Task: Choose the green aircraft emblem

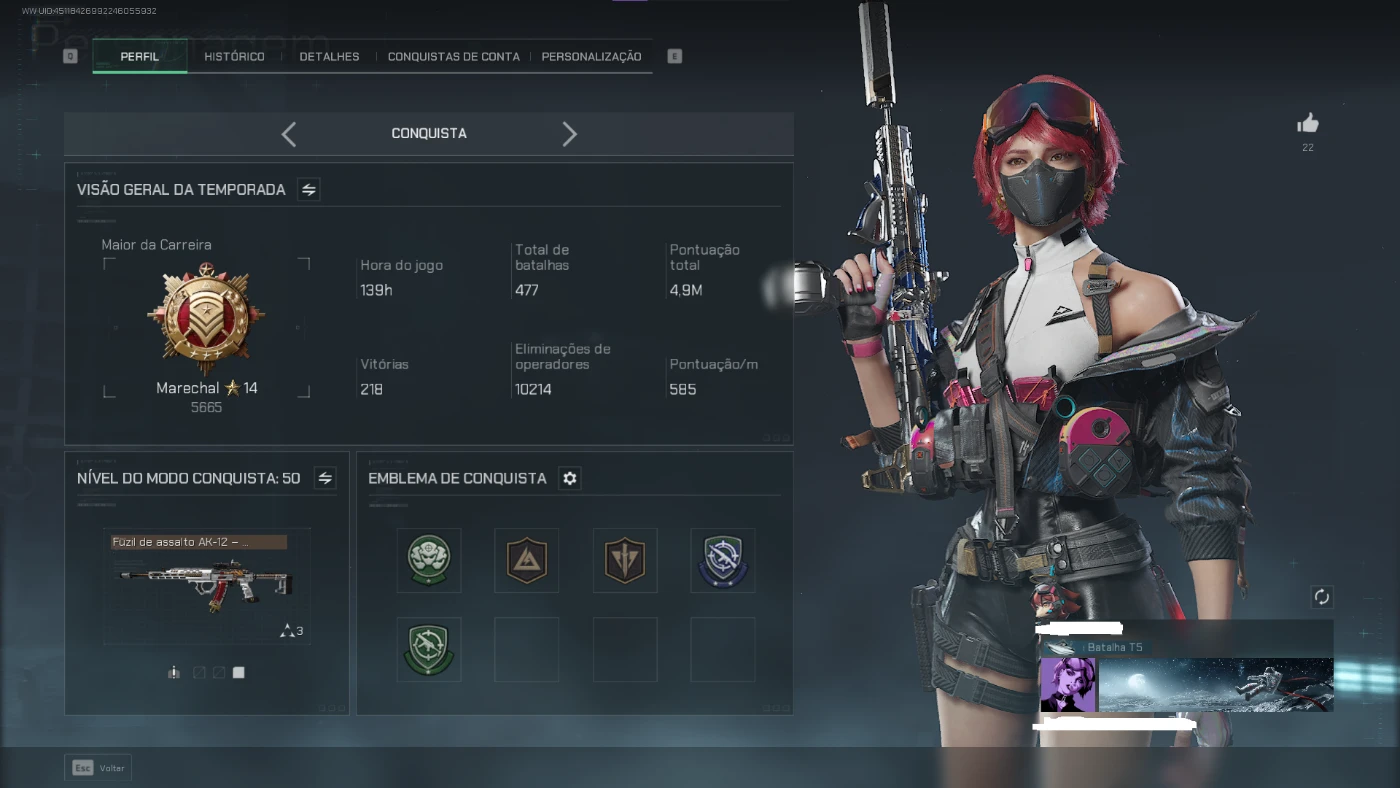Action: pos(429,649)
